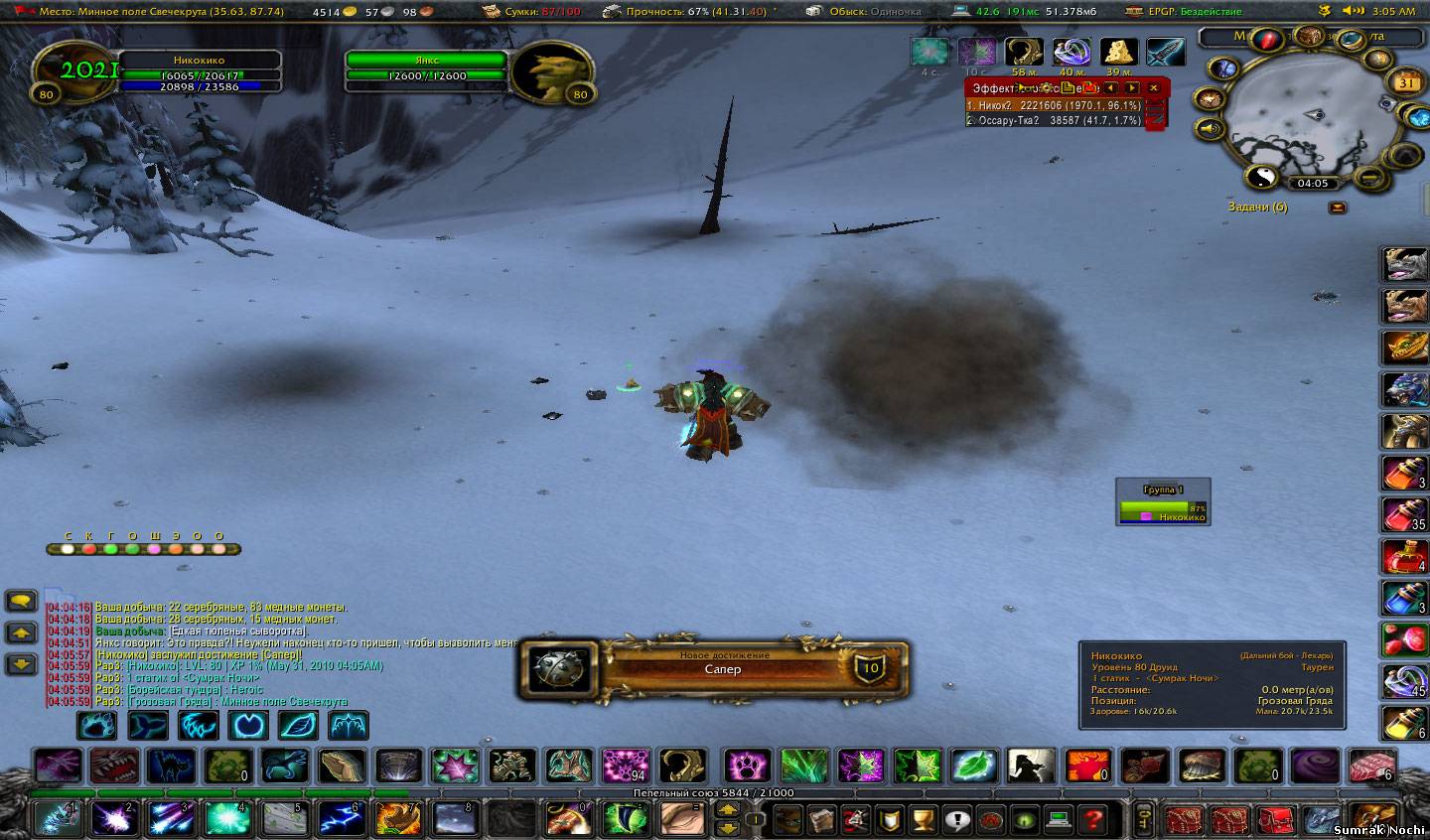Screen dimensions: 1430x840
Task: Select the Никокико group raid frame
Action: [x=1162, y=511]
